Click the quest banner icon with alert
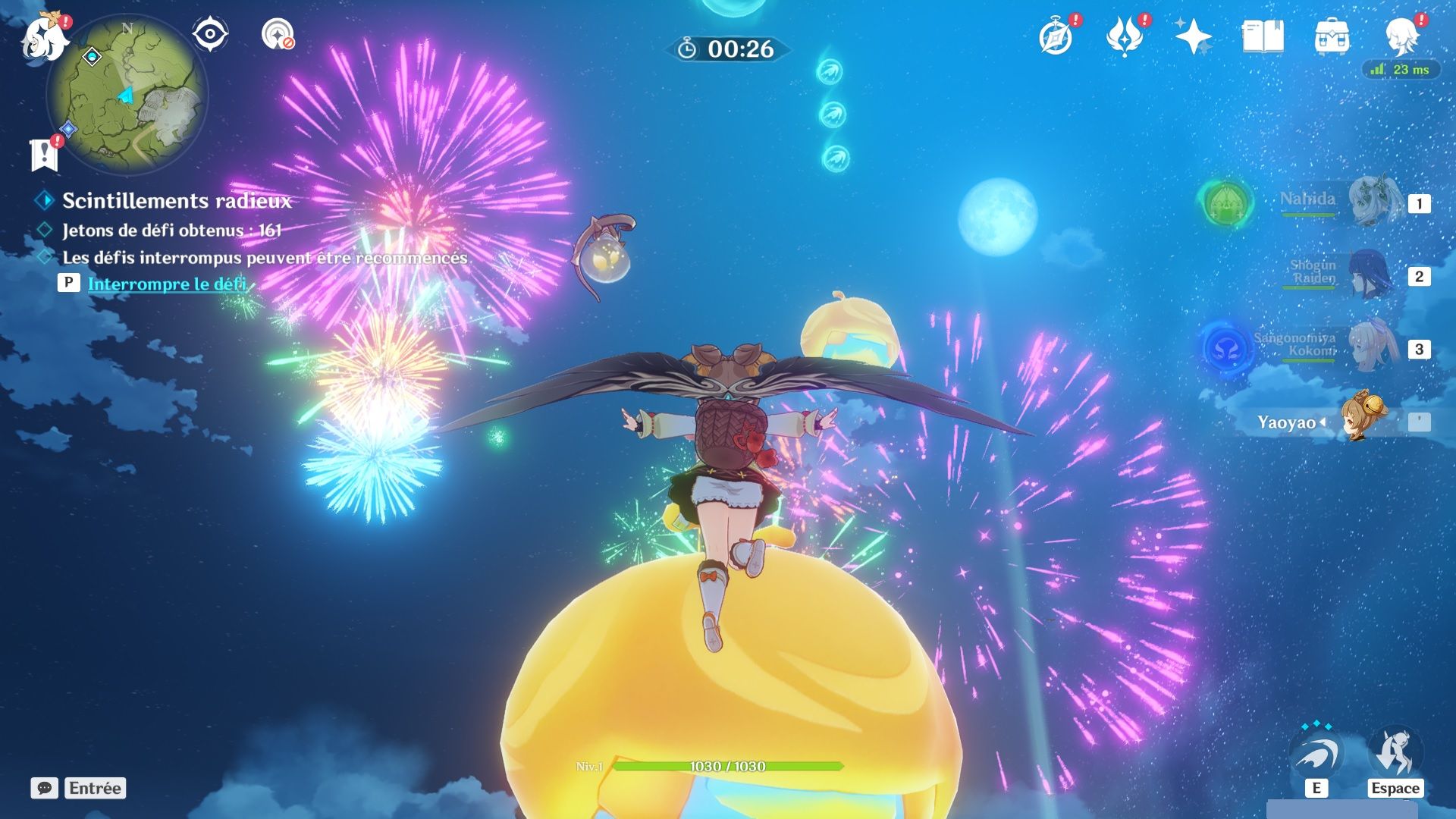Image resolution: width=1456 pixels, height=819 pixels. pos(44,154)
